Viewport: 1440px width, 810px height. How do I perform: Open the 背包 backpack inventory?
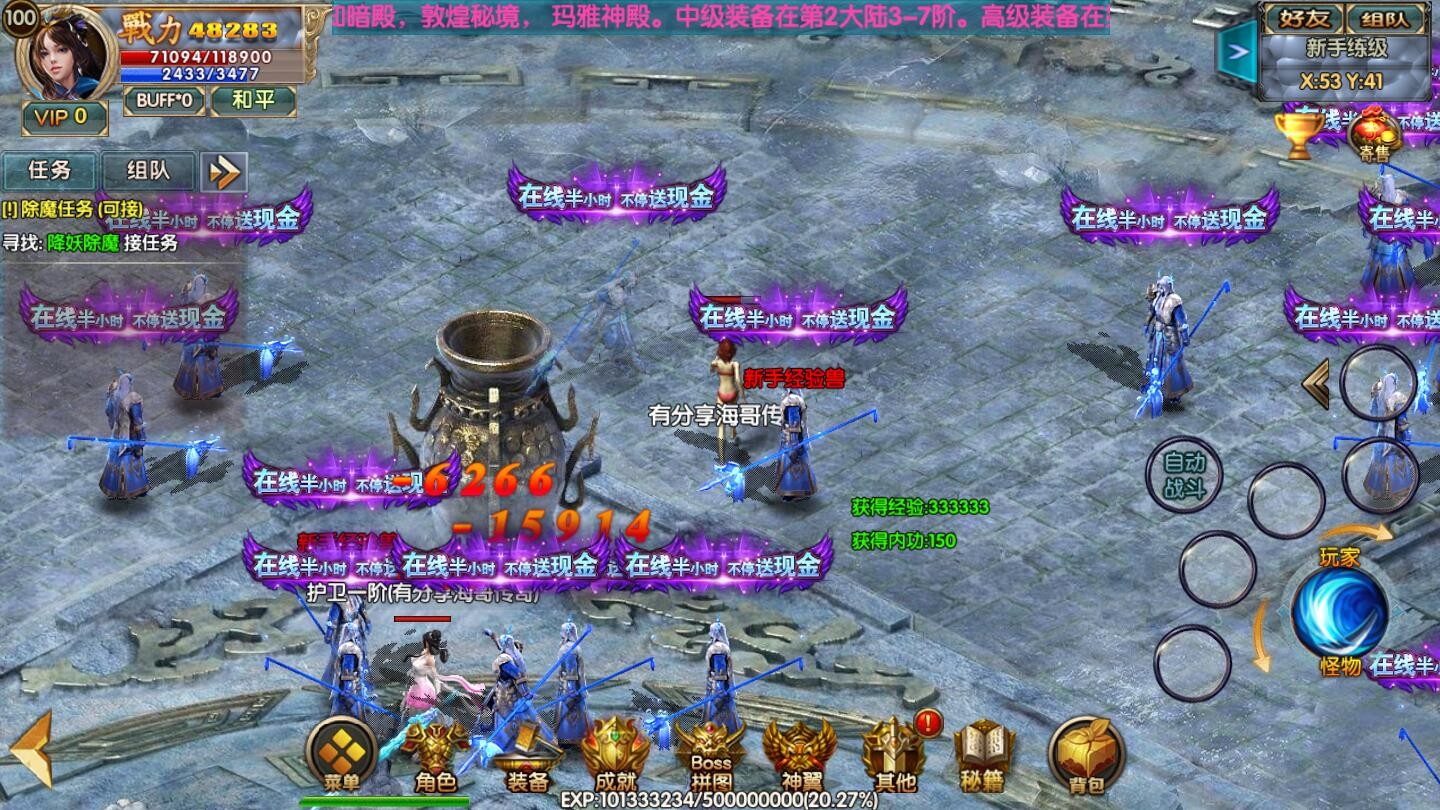[1087, 754]
